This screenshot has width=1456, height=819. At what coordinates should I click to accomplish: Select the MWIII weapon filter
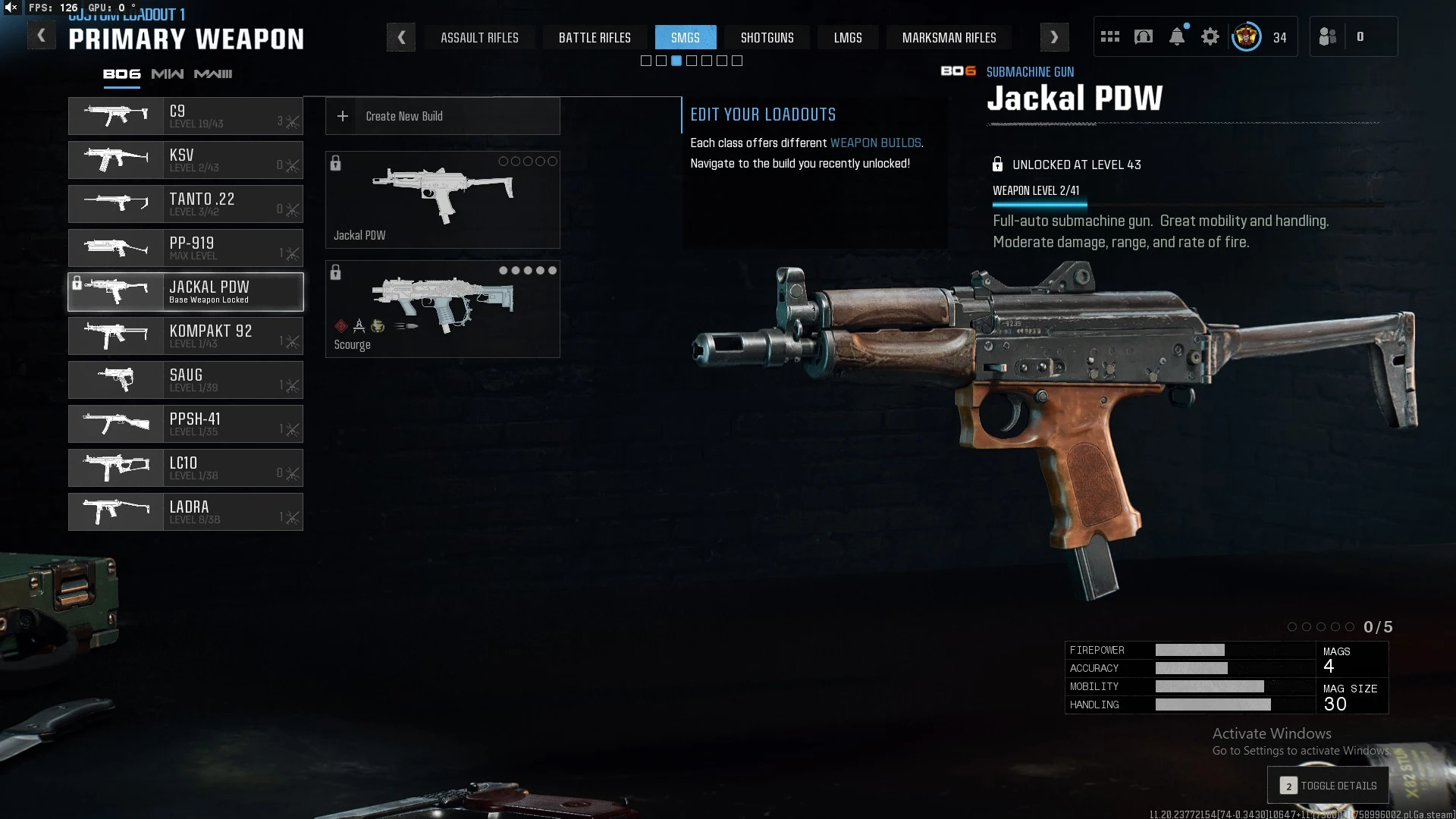(213, 74)
